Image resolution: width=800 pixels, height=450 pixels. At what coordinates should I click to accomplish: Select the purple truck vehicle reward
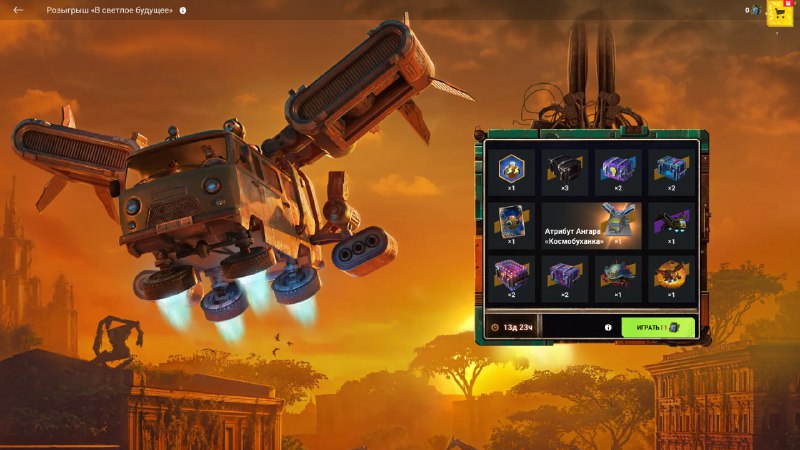click(670, 225)
